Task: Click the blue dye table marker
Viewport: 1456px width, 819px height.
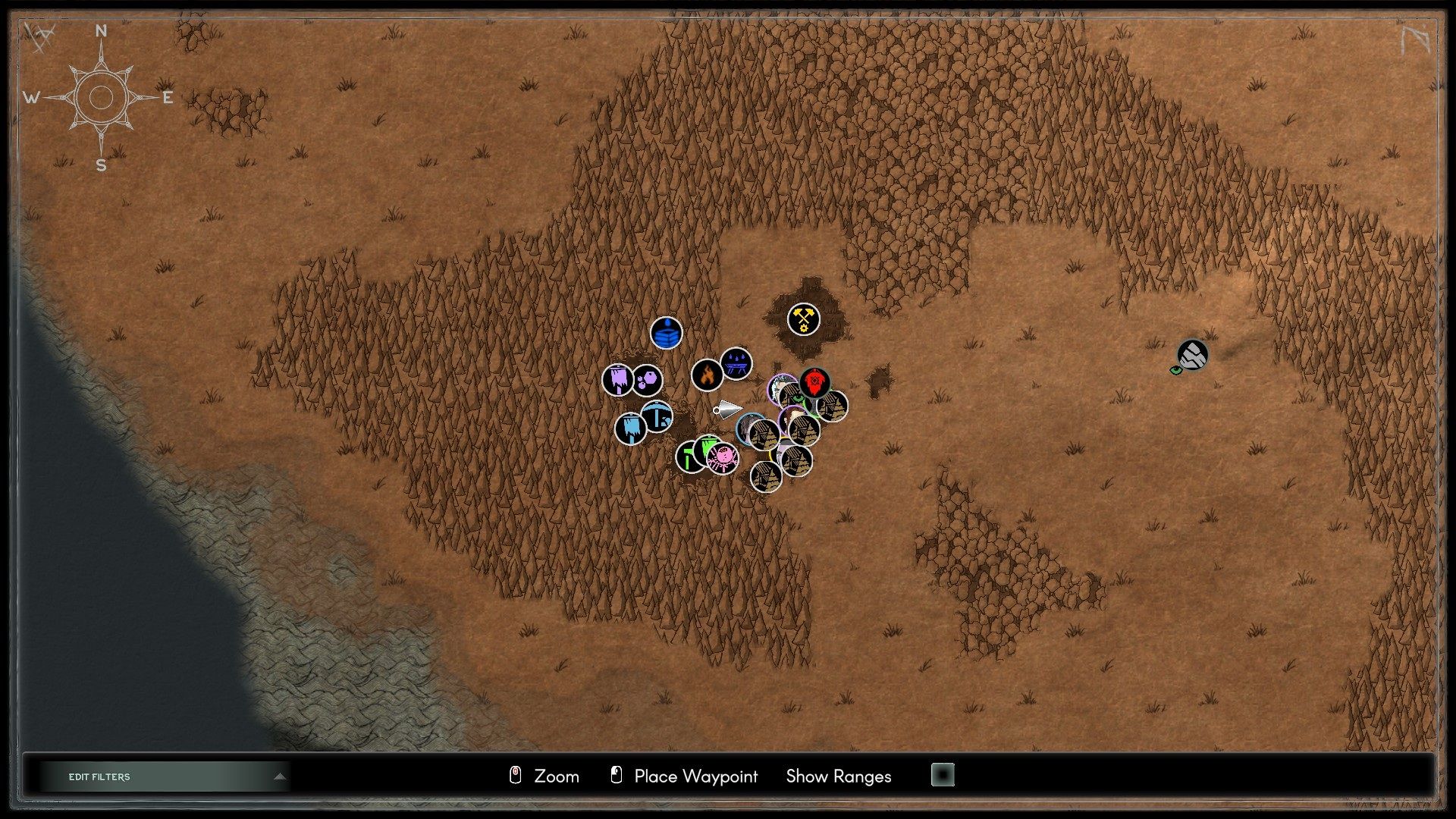Action: point(736,364)
